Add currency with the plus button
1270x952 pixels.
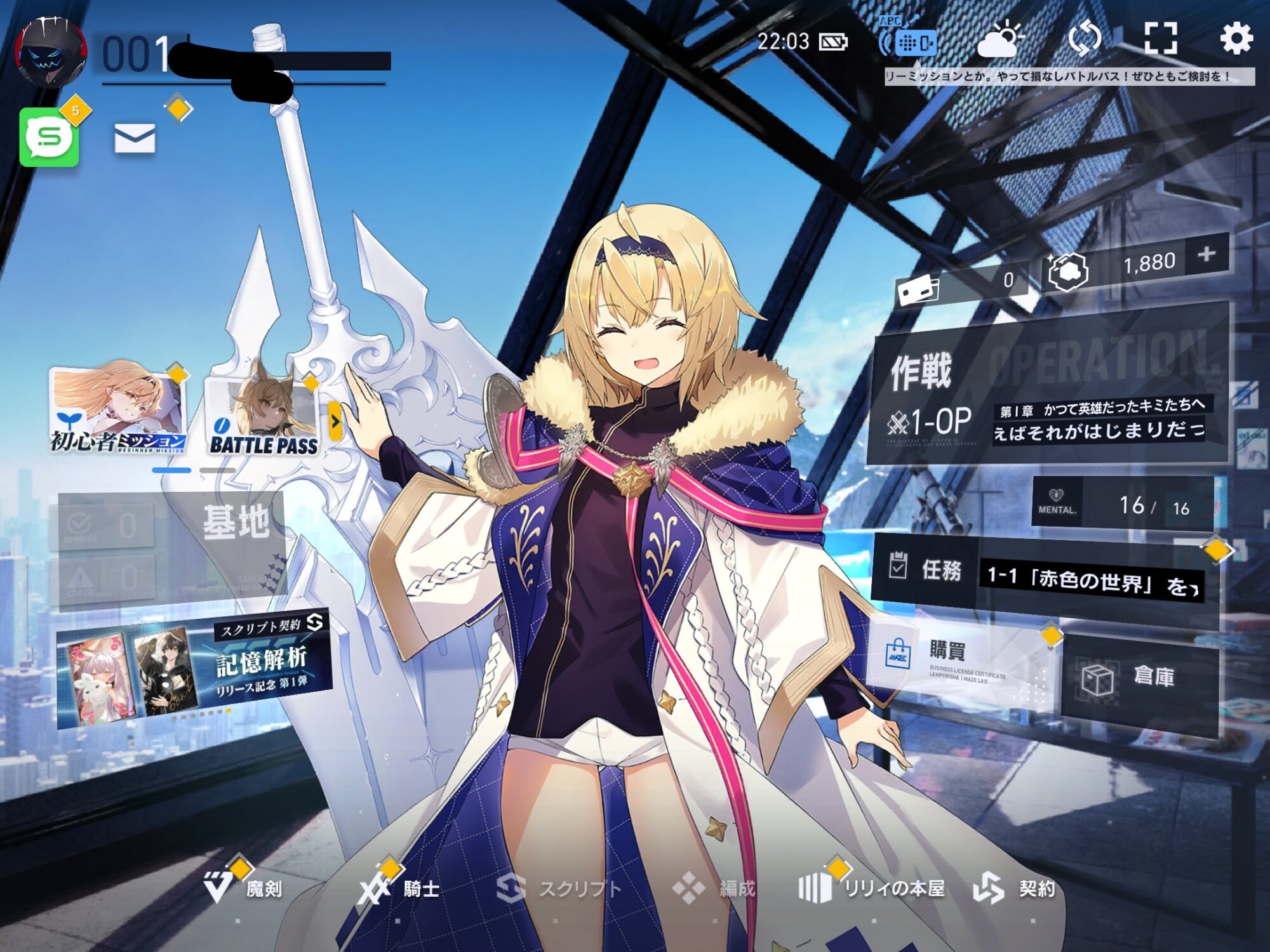click(x=1206, y=255)
